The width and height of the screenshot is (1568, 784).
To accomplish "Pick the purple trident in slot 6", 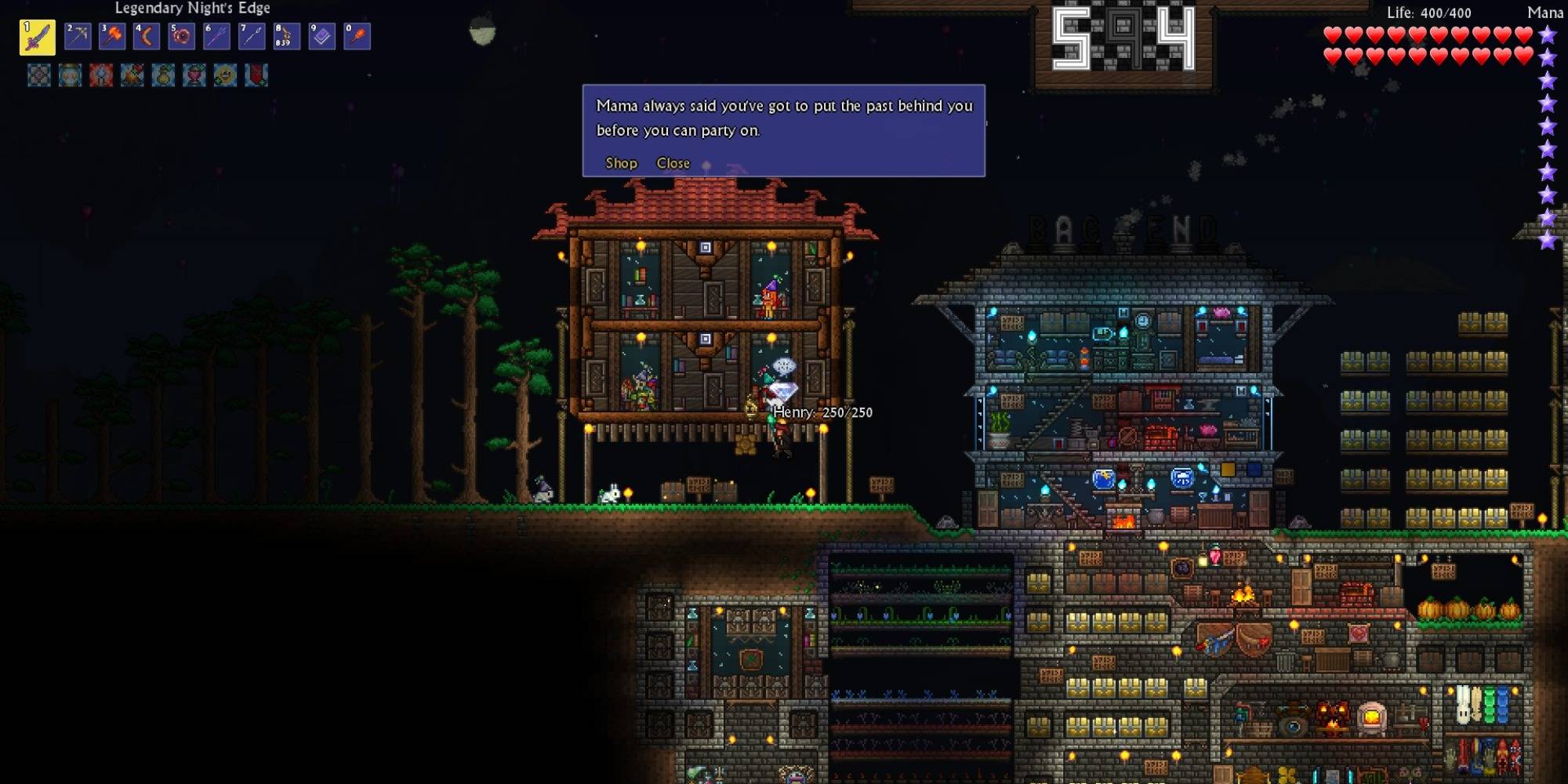I will pos(216,36).
